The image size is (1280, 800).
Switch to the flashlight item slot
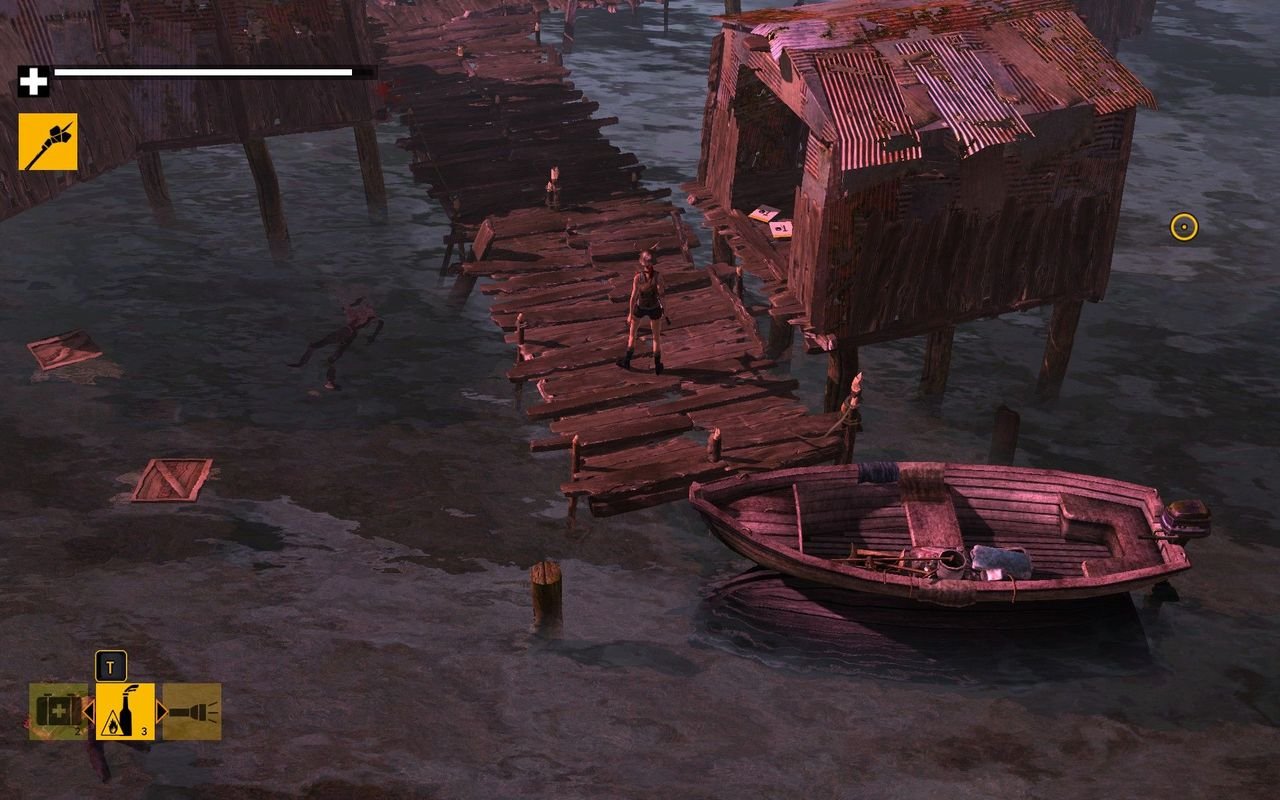click(192, 711)
